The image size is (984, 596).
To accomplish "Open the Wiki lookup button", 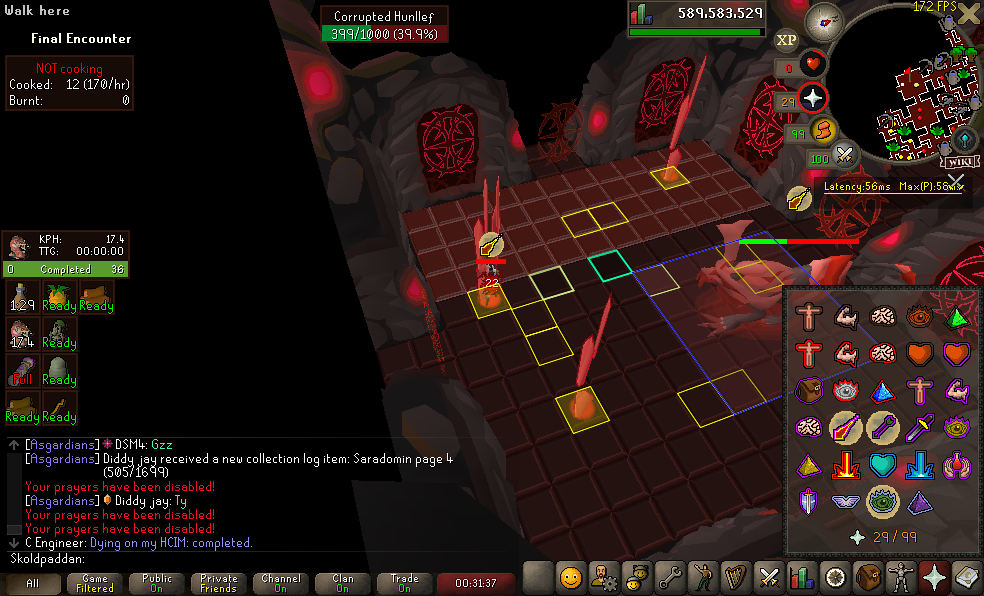I will 959,160.
